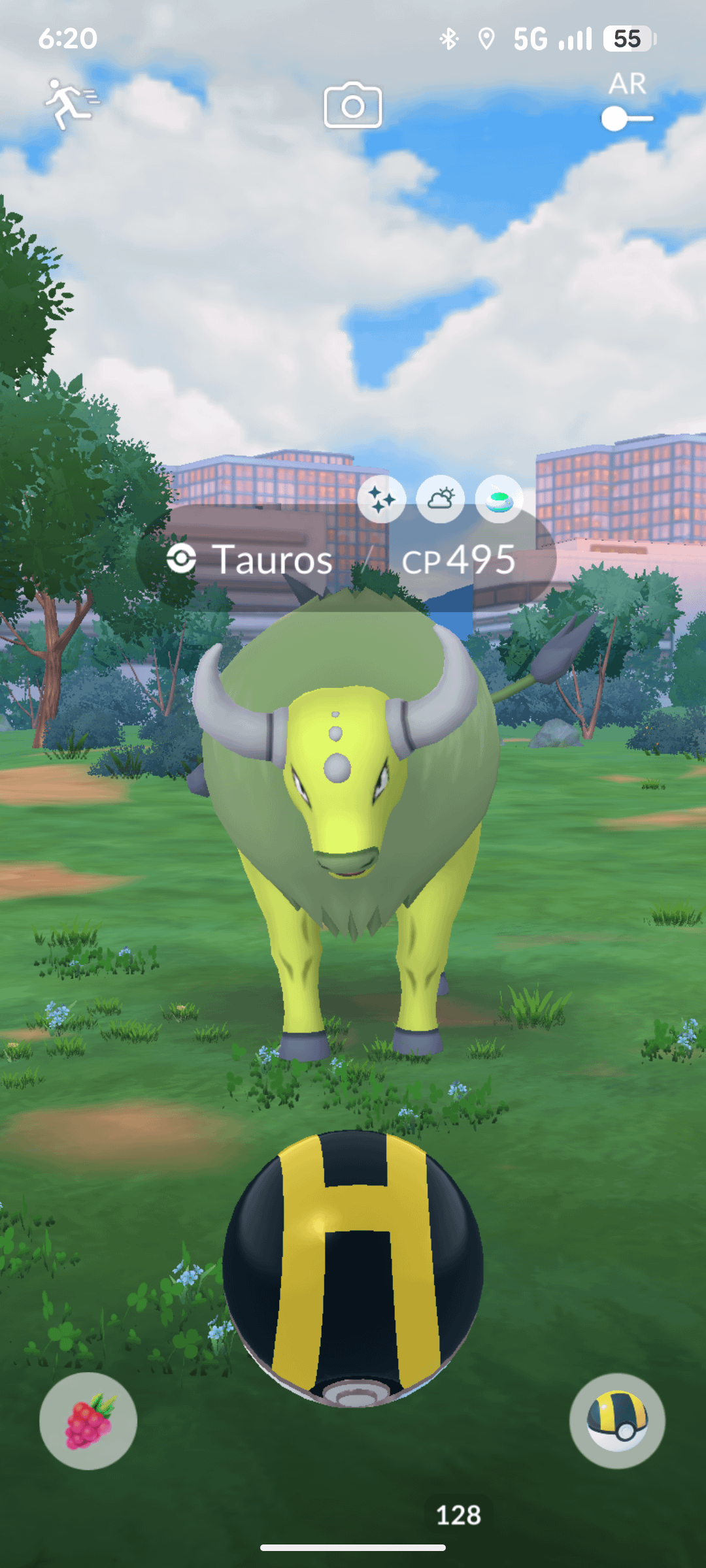Screen dimensions: 706x1568
Task: Tap the shiny sparkle indicator icon
Action: [x=382, y=499]
